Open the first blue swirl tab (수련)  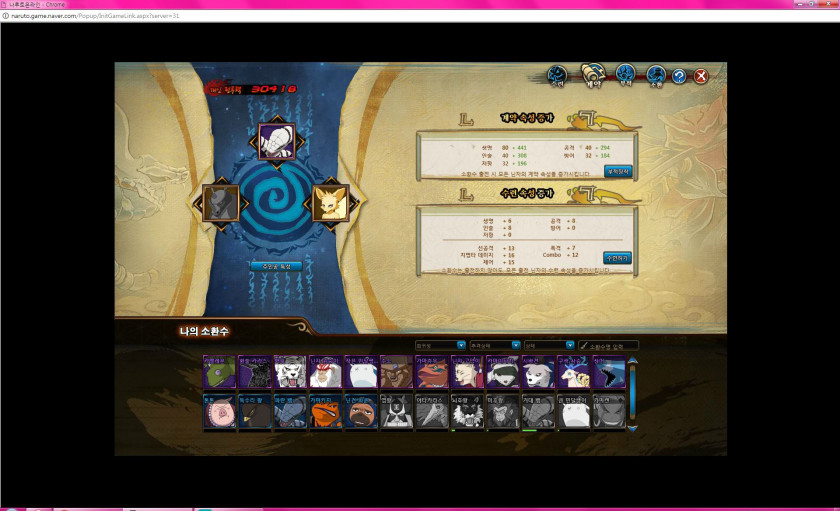pyautogui.click(x=558, y=76)
